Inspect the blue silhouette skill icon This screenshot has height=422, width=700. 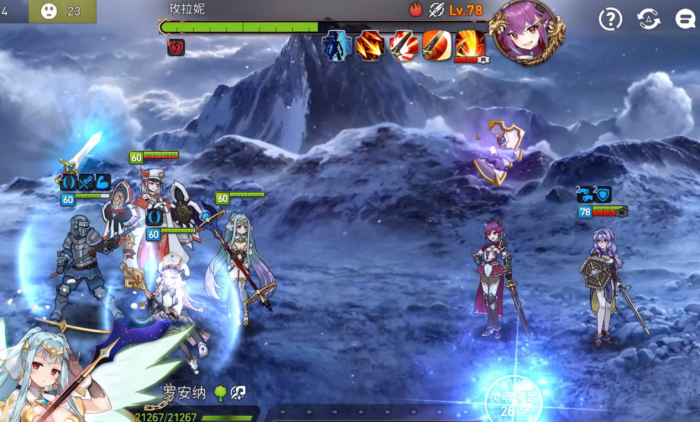(x=337, y=45)
